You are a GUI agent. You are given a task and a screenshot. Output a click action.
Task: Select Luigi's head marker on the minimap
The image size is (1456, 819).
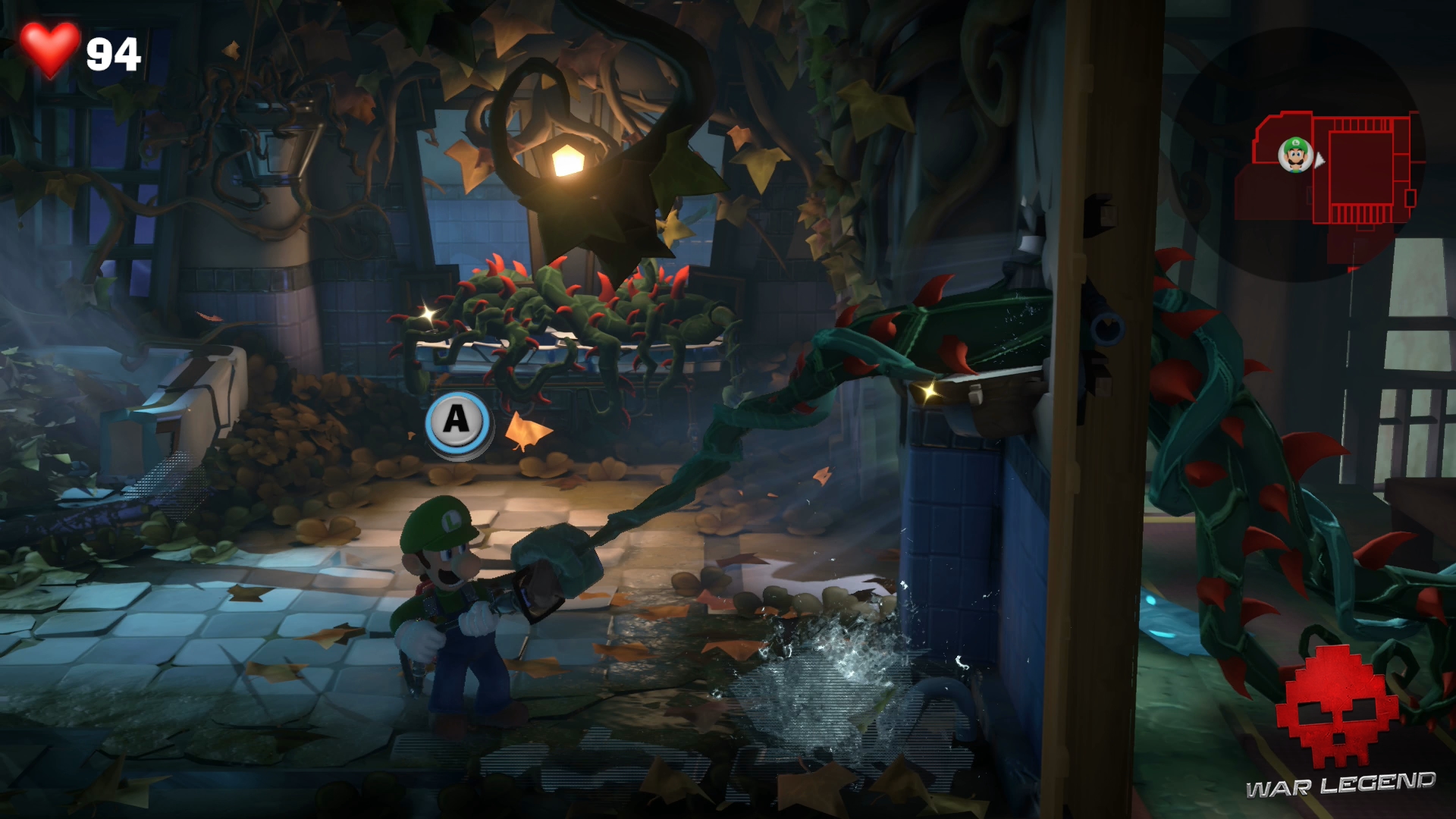tap(1295, 155)
